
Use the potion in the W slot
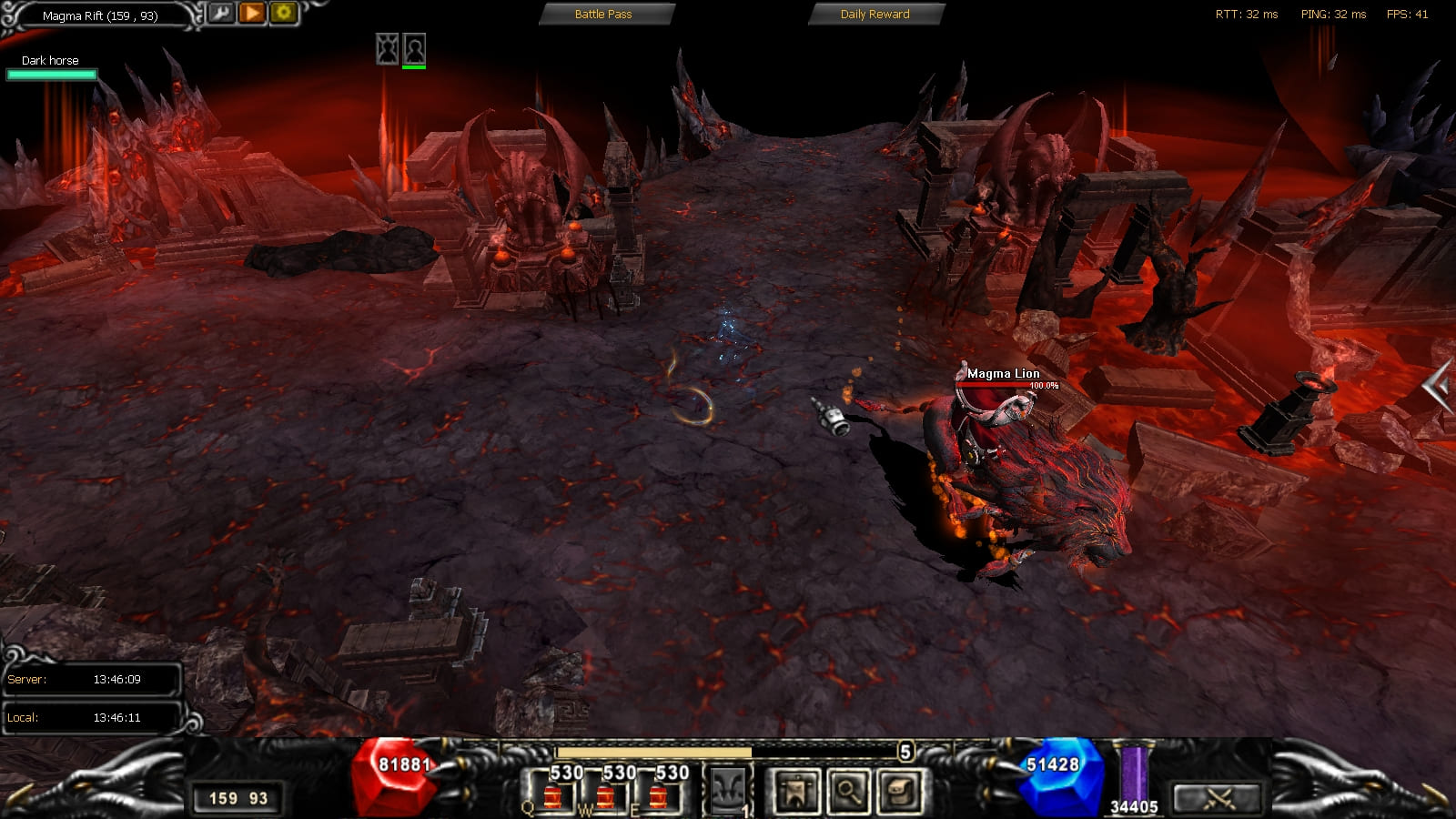pos(605,794)
